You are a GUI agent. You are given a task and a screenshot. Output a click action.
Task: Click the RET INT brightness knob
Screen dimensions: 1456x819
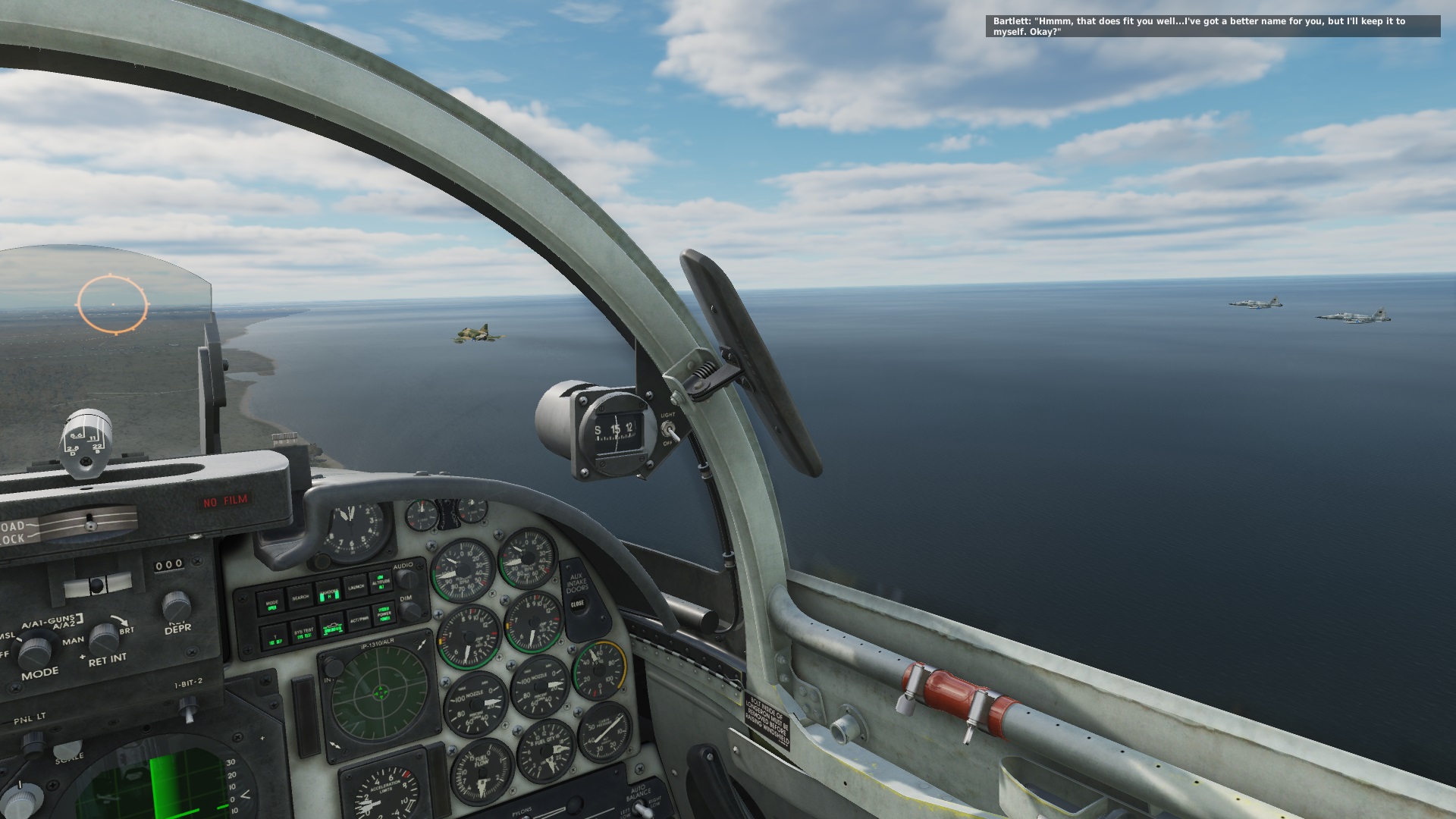tap(104, 639)
